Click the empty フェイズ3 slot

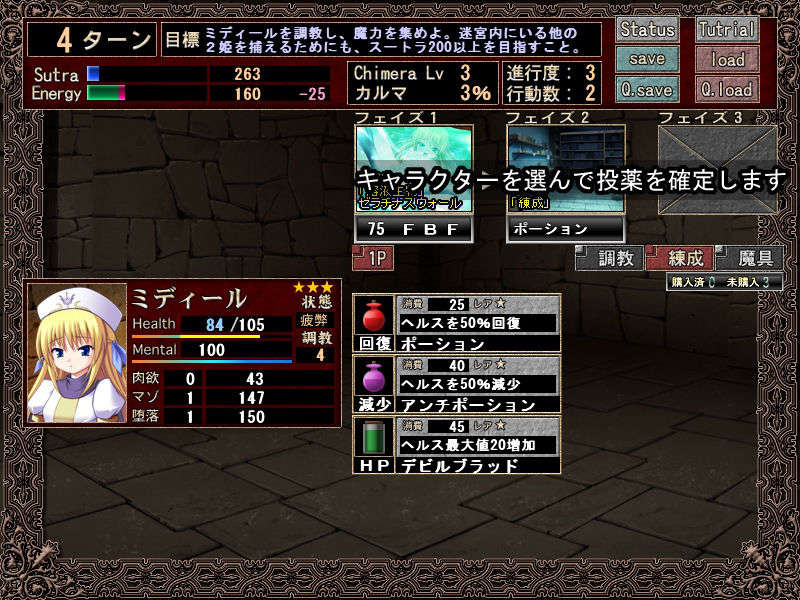717,169
